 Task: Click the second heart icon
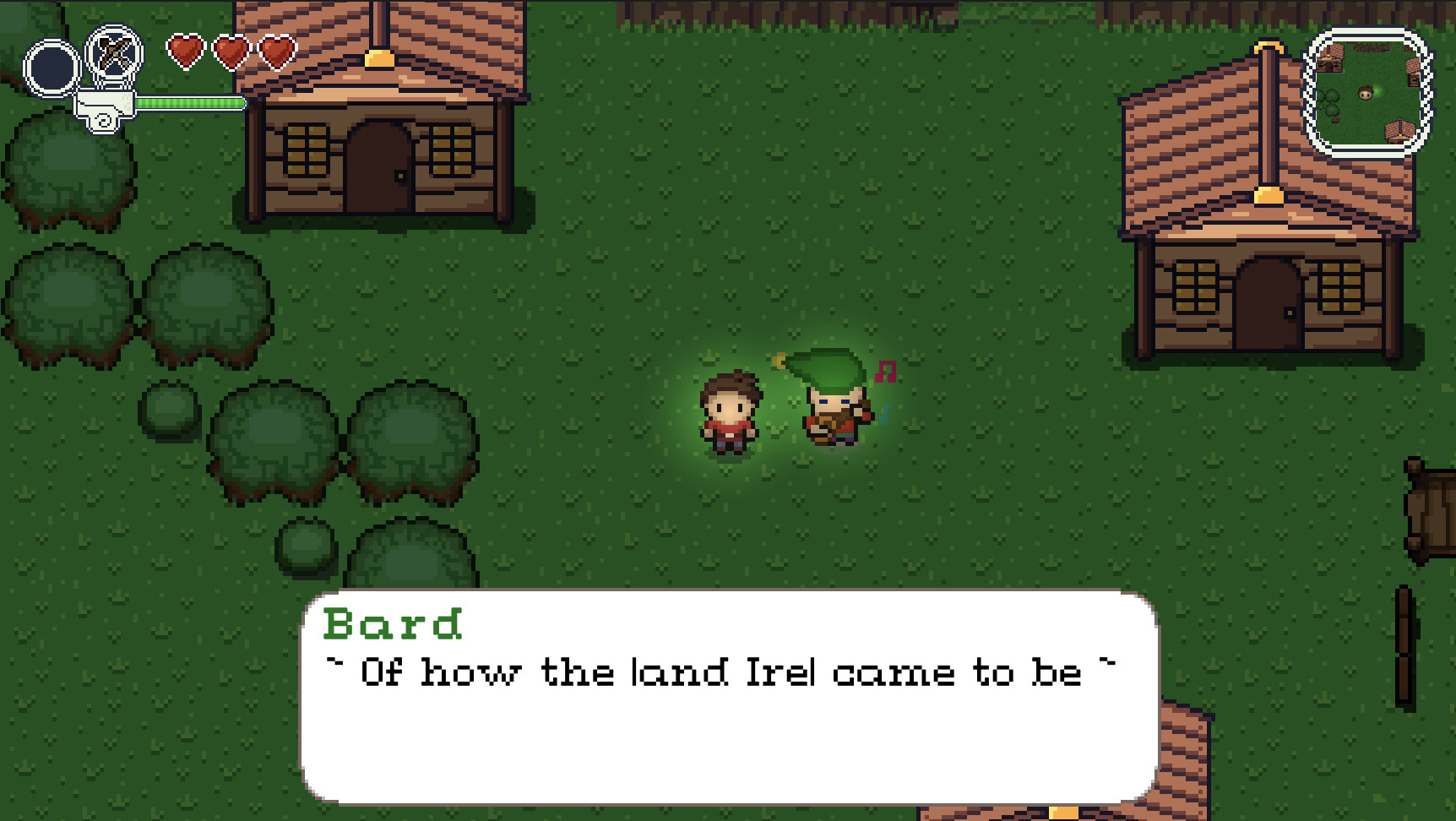coord(232,52)
